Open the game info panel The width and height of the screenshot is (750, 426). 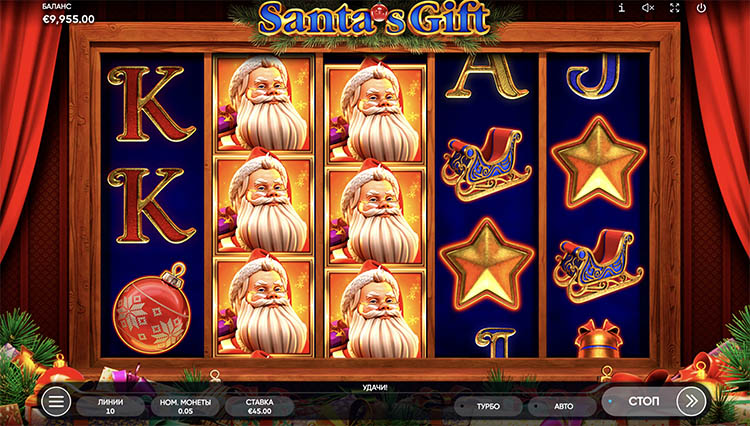pos(622,8)
